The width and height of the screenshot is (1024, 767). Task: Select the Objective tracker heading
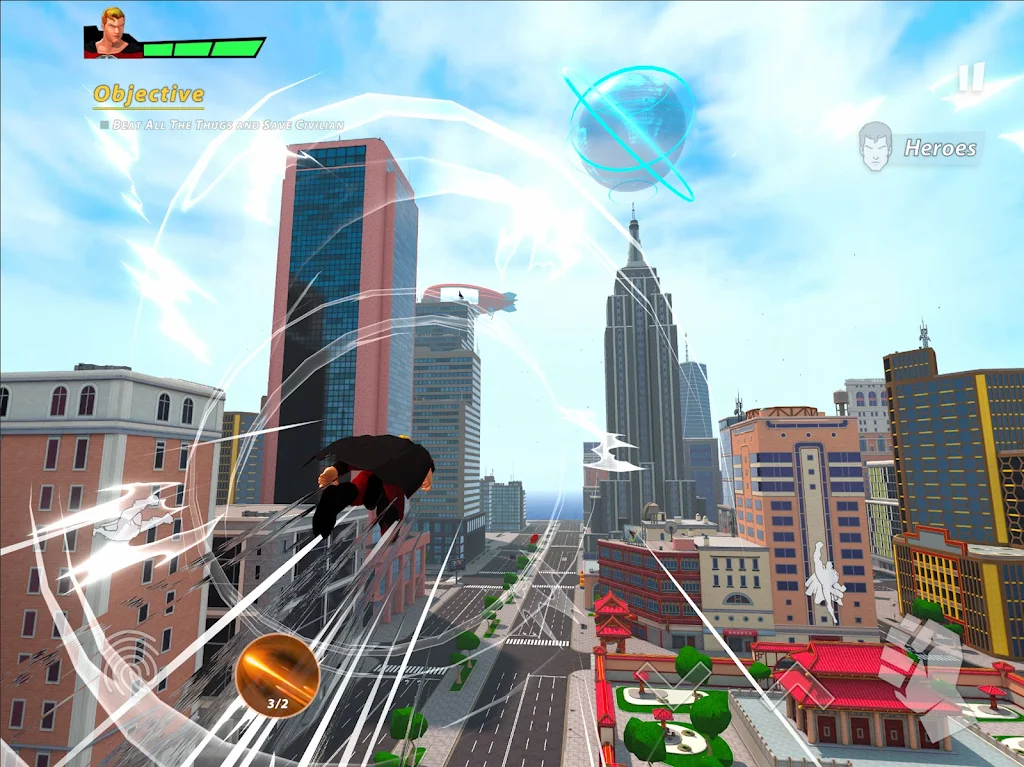coord(148,95)
